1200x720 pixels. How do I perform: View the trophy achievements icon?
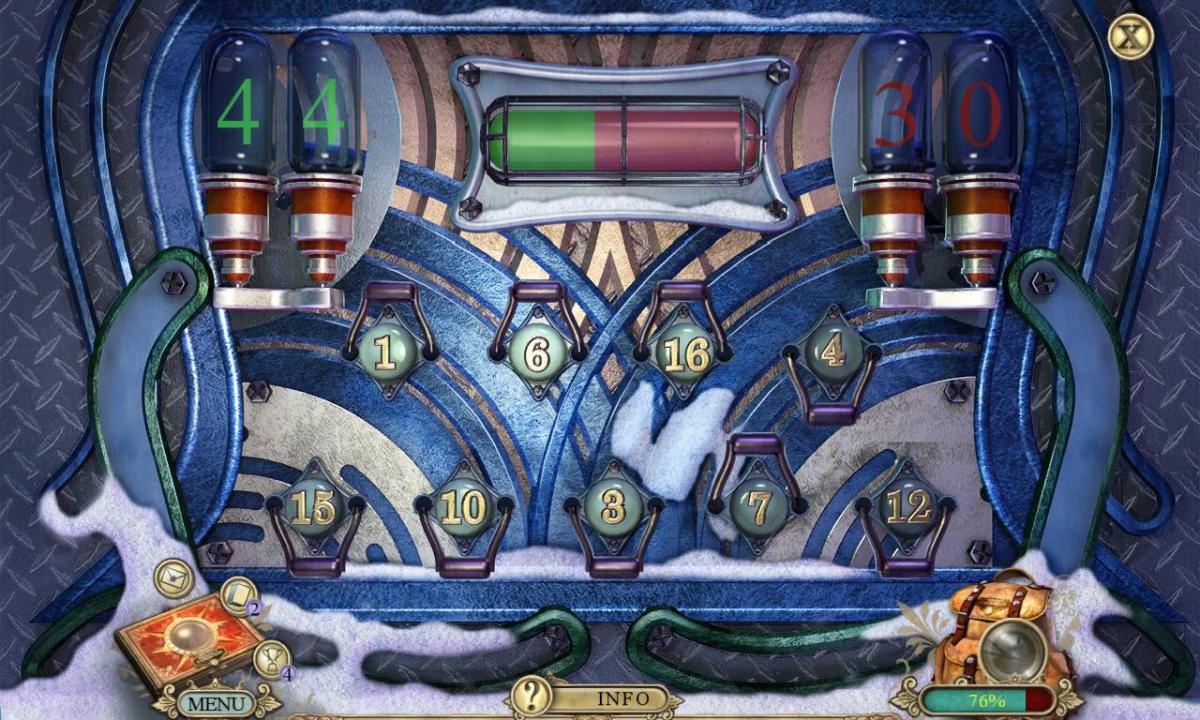click(269, 659)
